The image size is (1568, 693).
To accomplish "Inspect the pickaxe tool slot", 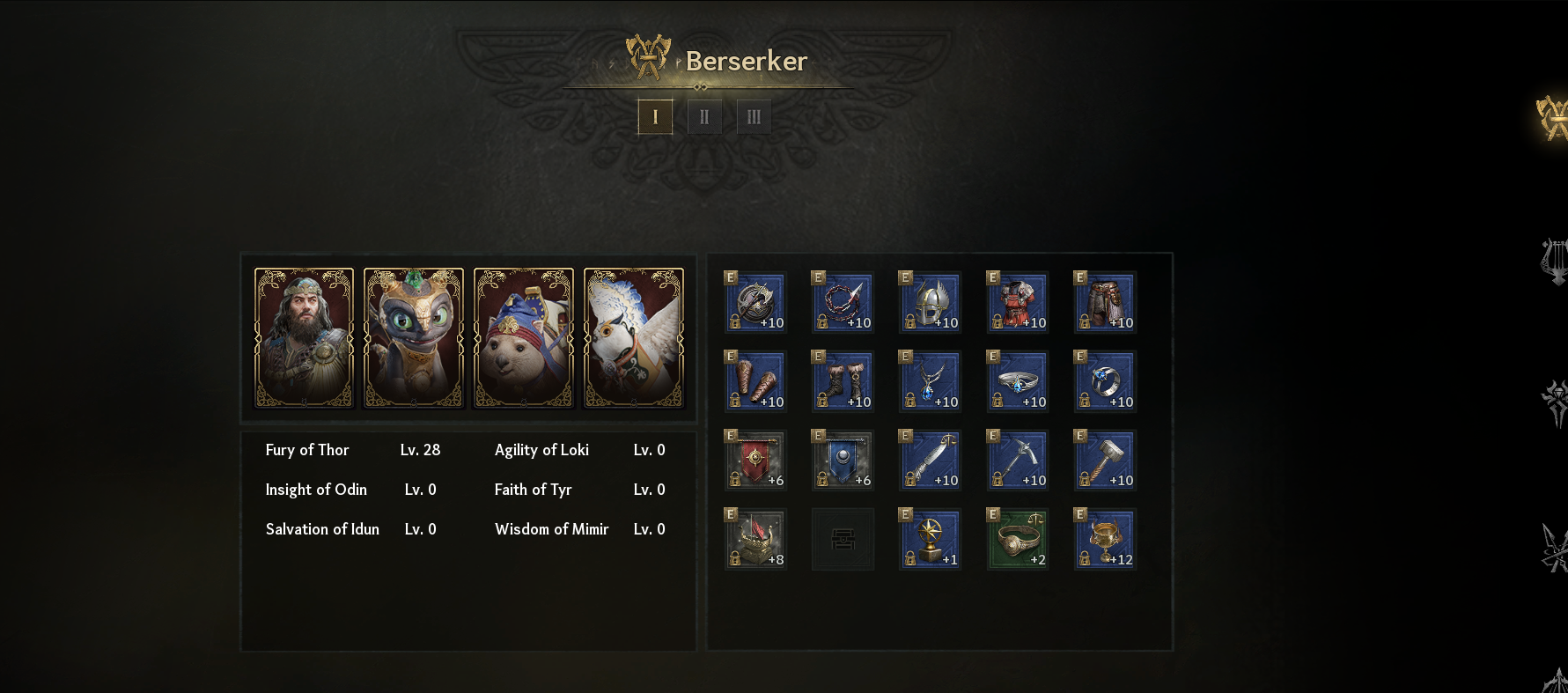I will [1018, 460].
